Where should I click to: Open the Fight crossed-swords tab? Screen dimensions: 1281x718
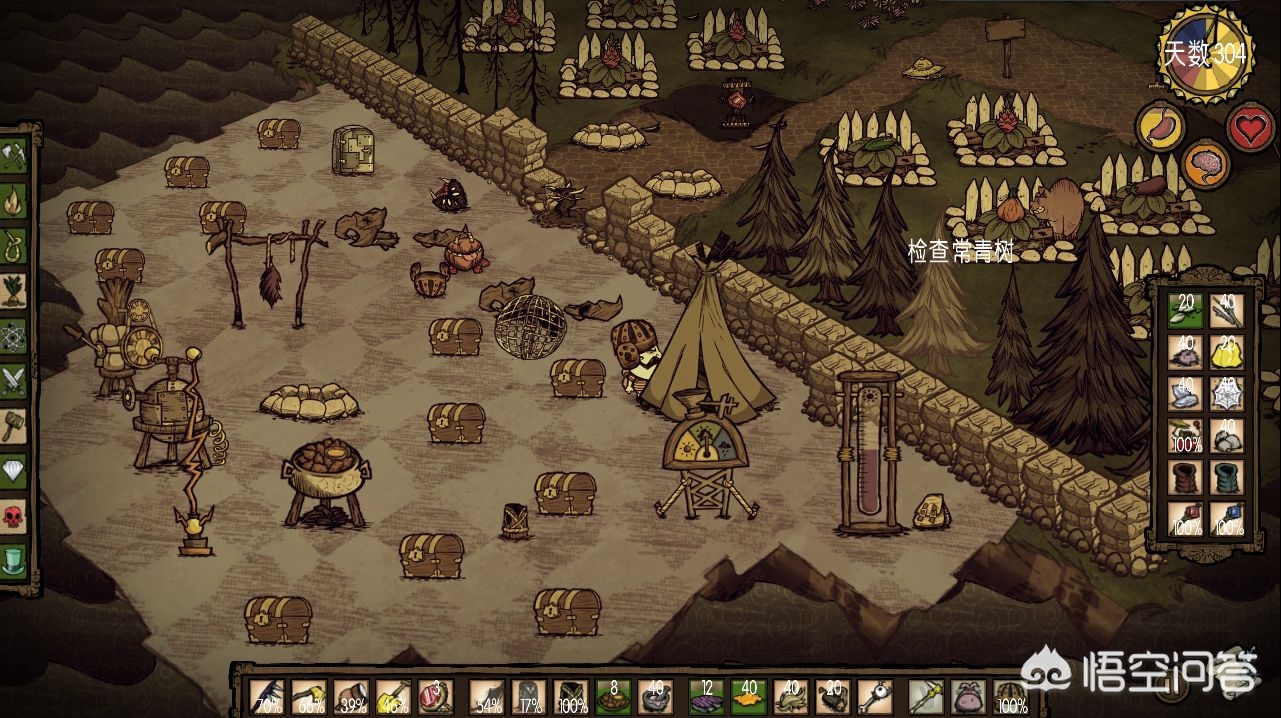point(14,378)
